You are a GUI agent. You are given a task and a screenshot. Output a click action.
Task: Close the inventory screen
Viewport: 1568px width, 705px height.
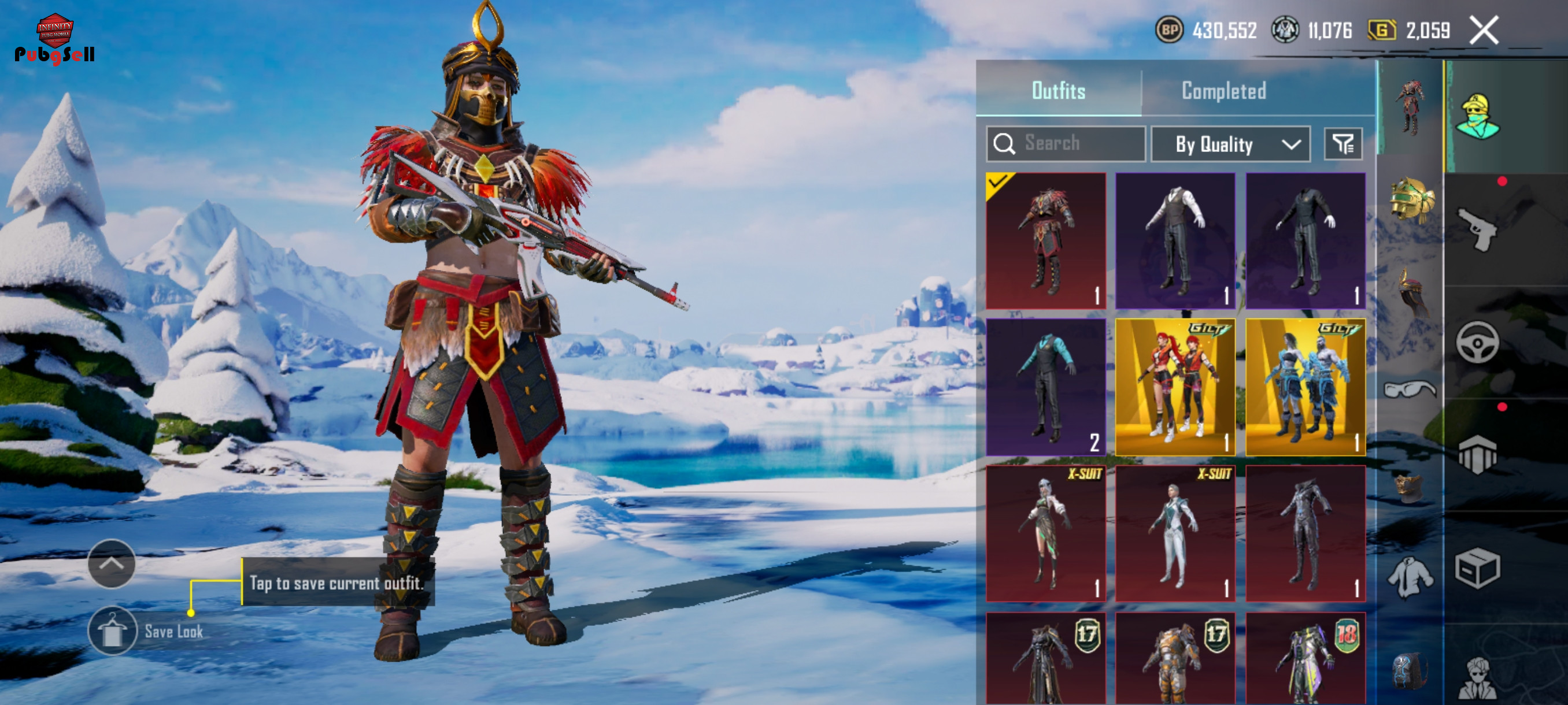pos(1484,31)
